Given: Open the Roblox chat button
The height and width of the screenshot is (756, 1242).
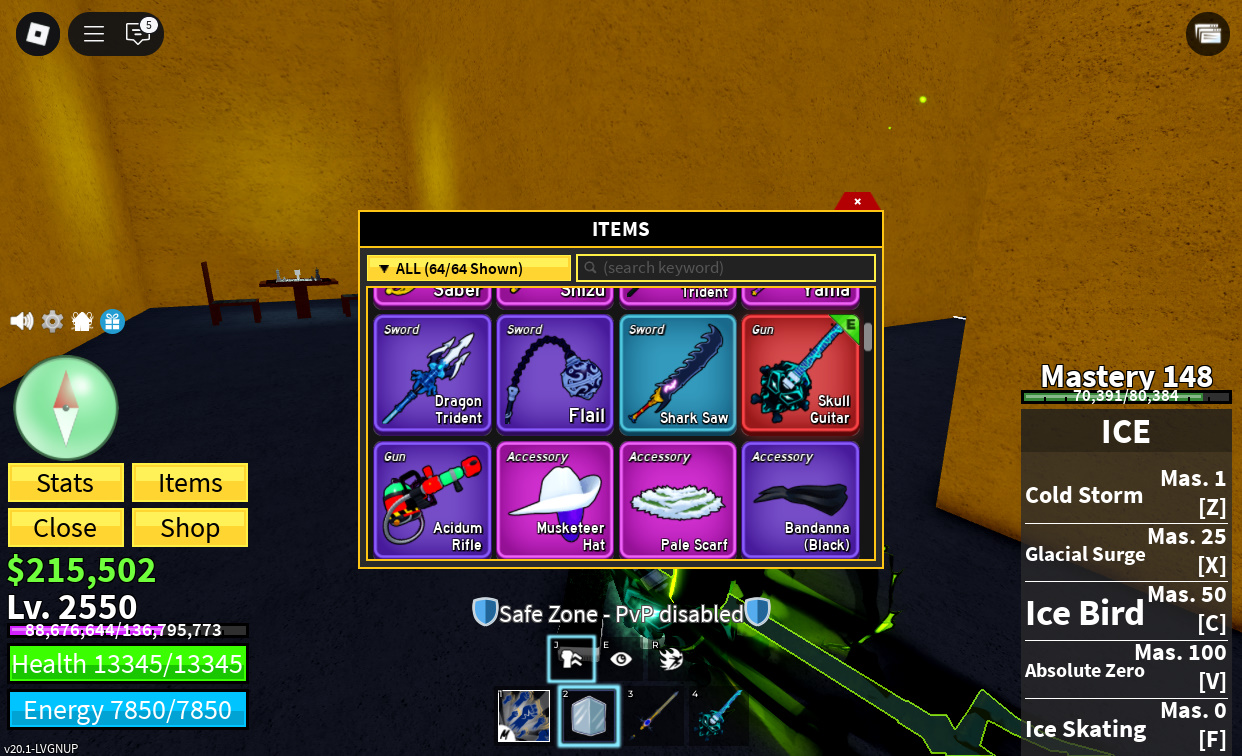Looking at the screenshot, I should (x=138, y=34).
